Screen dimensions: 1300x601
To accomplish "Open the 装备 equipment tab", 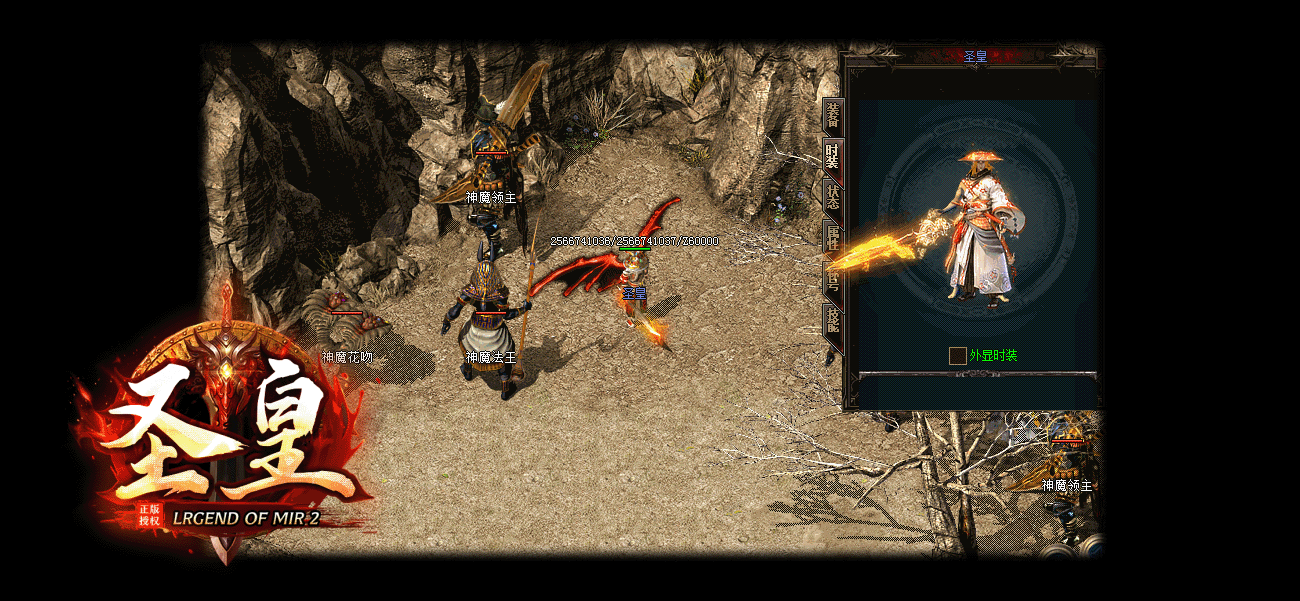I will (x=833, y=118).
